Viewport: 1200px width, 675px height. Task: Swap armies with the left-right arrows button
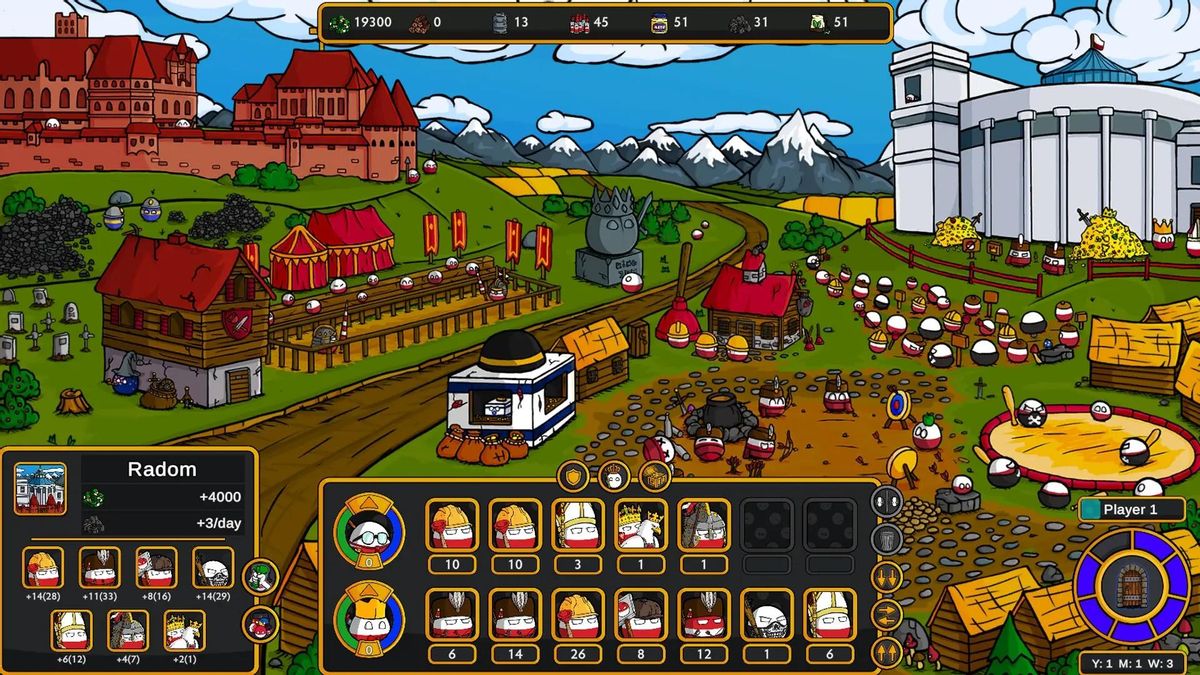coord(887,615)
